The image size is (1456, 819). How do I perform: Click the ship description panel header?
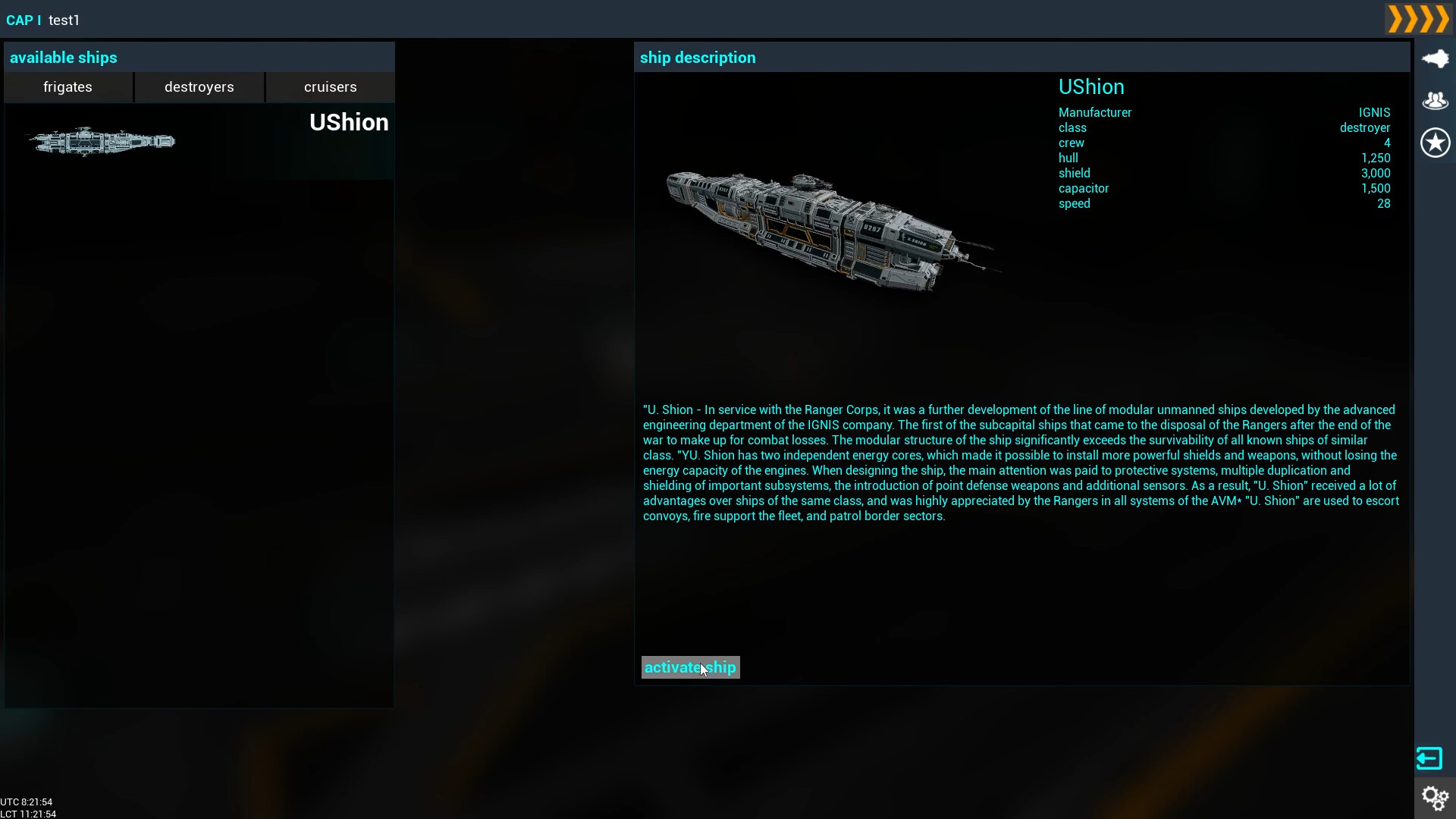click(x=698, y=58)
